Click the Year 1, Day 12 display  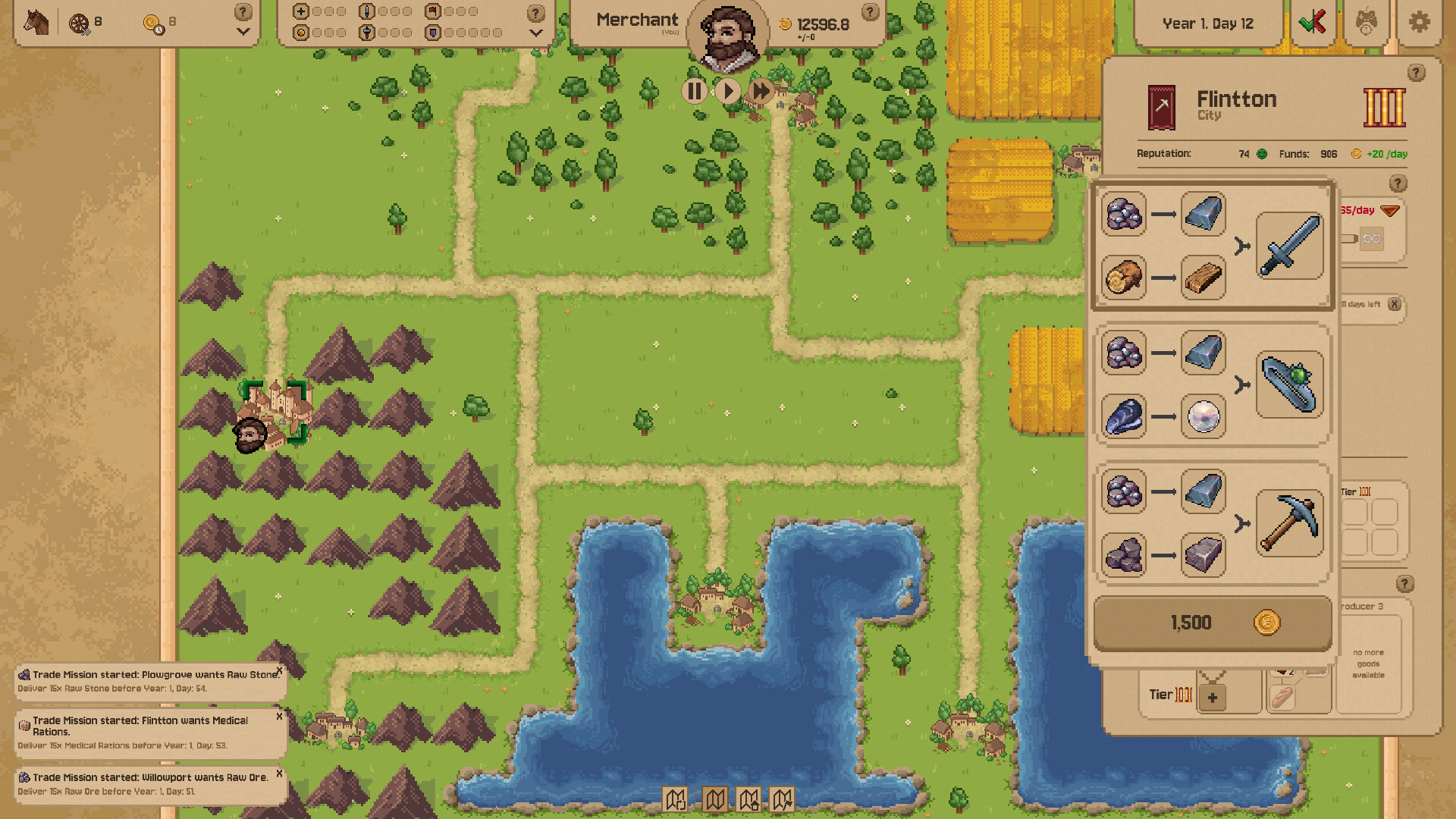(x=1209, y=23)
